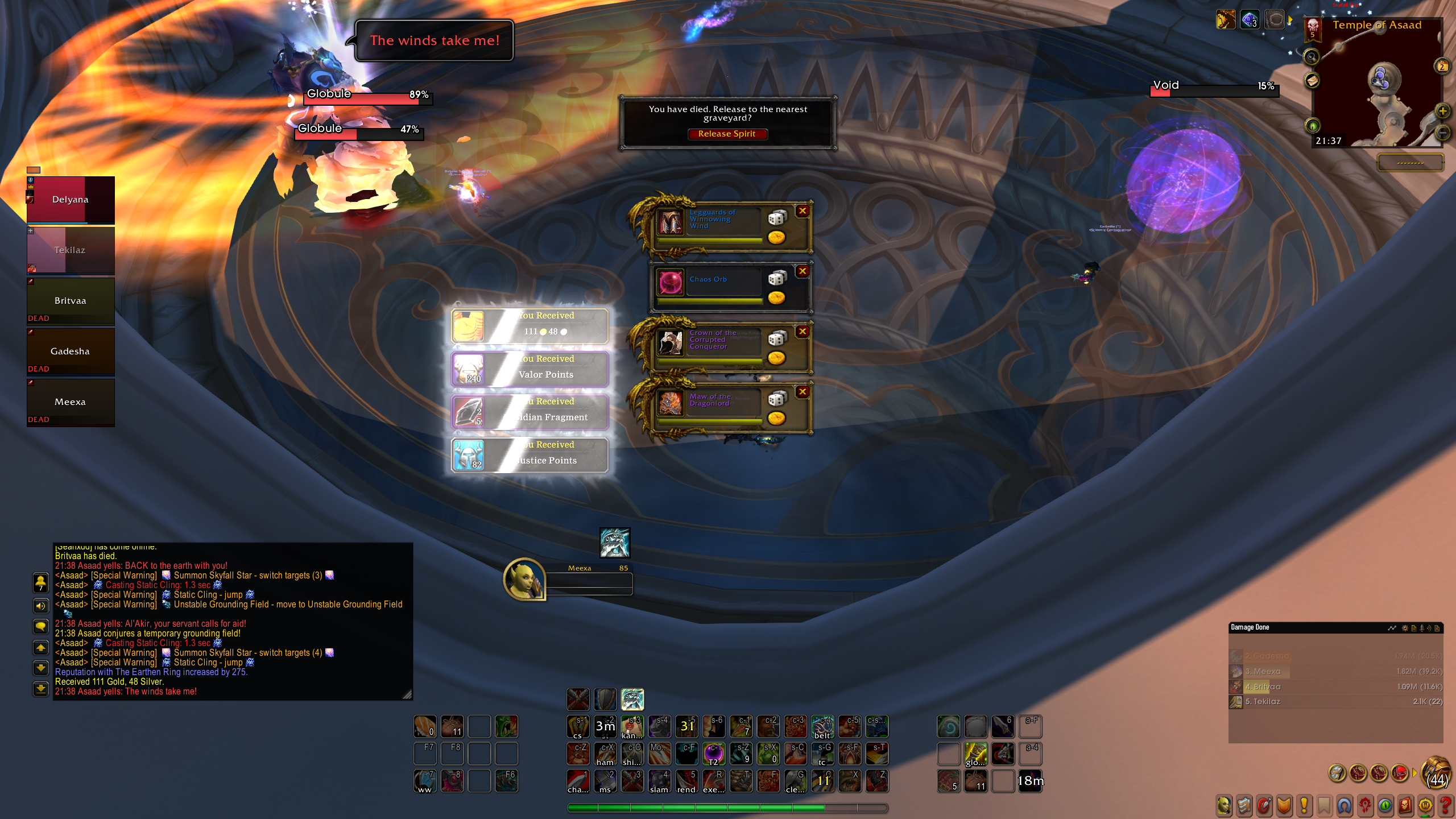Open the red question mark help button
The width and height of the screenshot is (1456, 819).
pyautogui.click(x=1445, y=805)
